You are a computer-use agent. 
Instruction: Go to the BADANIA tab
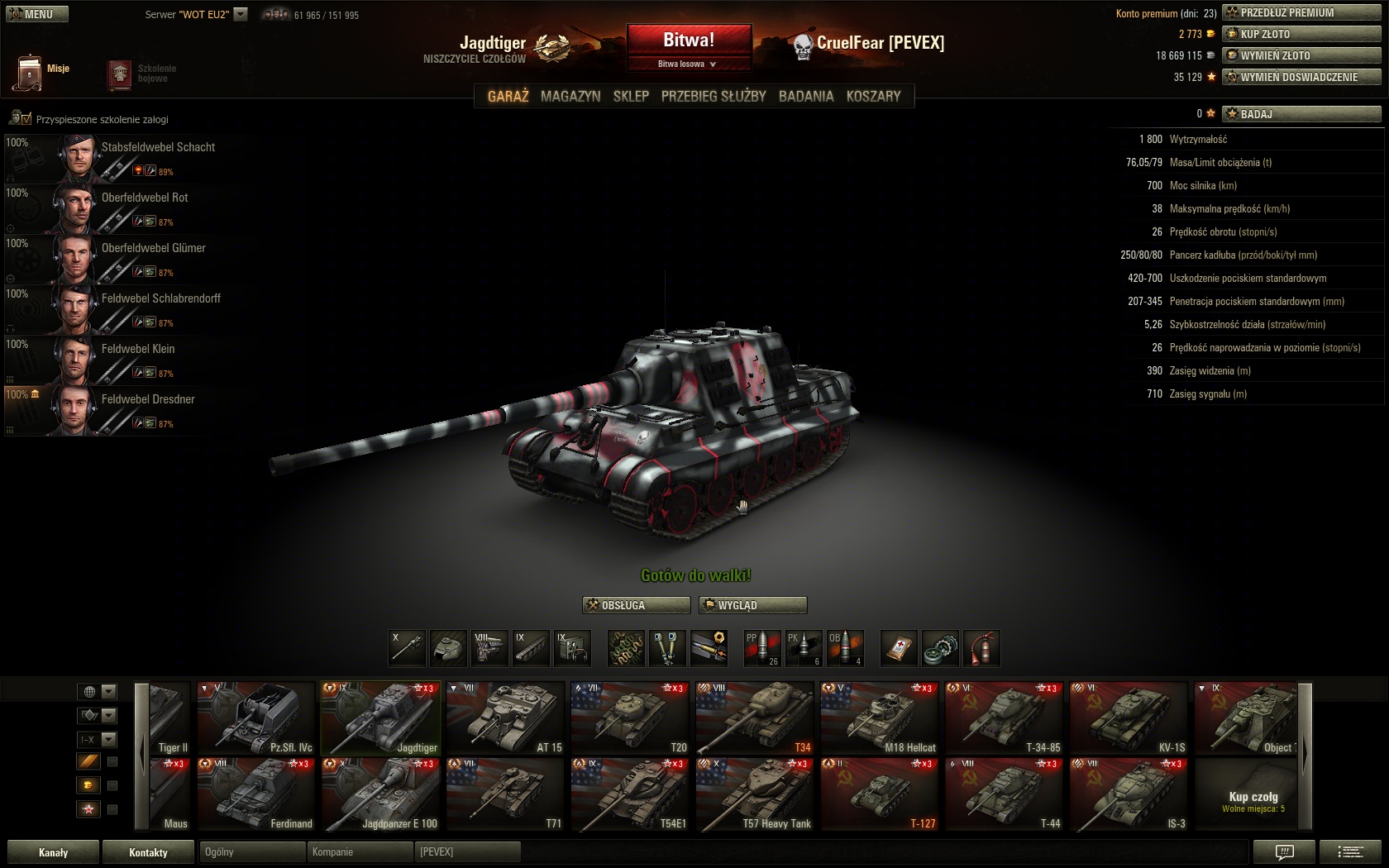806,96
